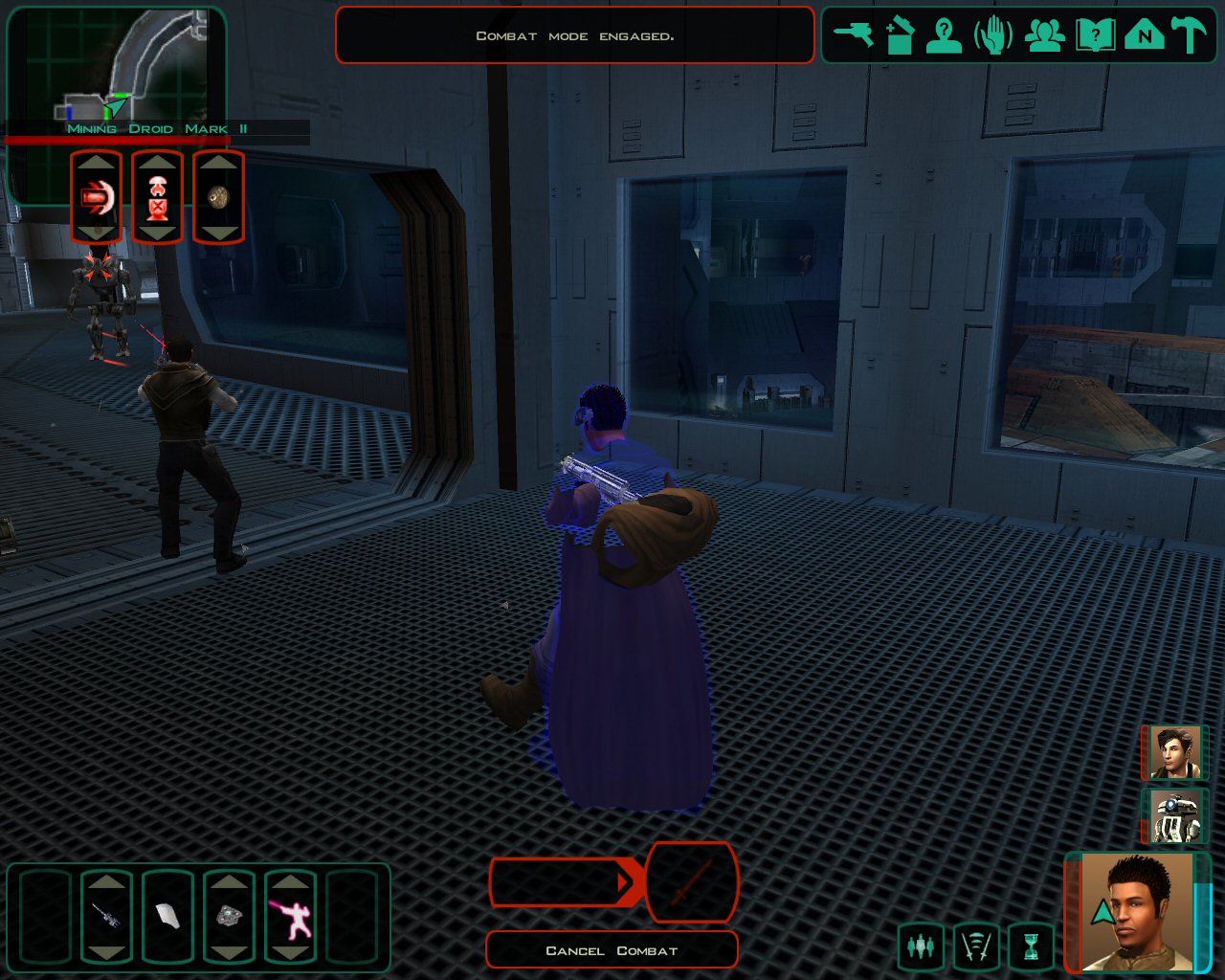
Task: Use the silver shield item slot
Action: (x=229, y=917)
